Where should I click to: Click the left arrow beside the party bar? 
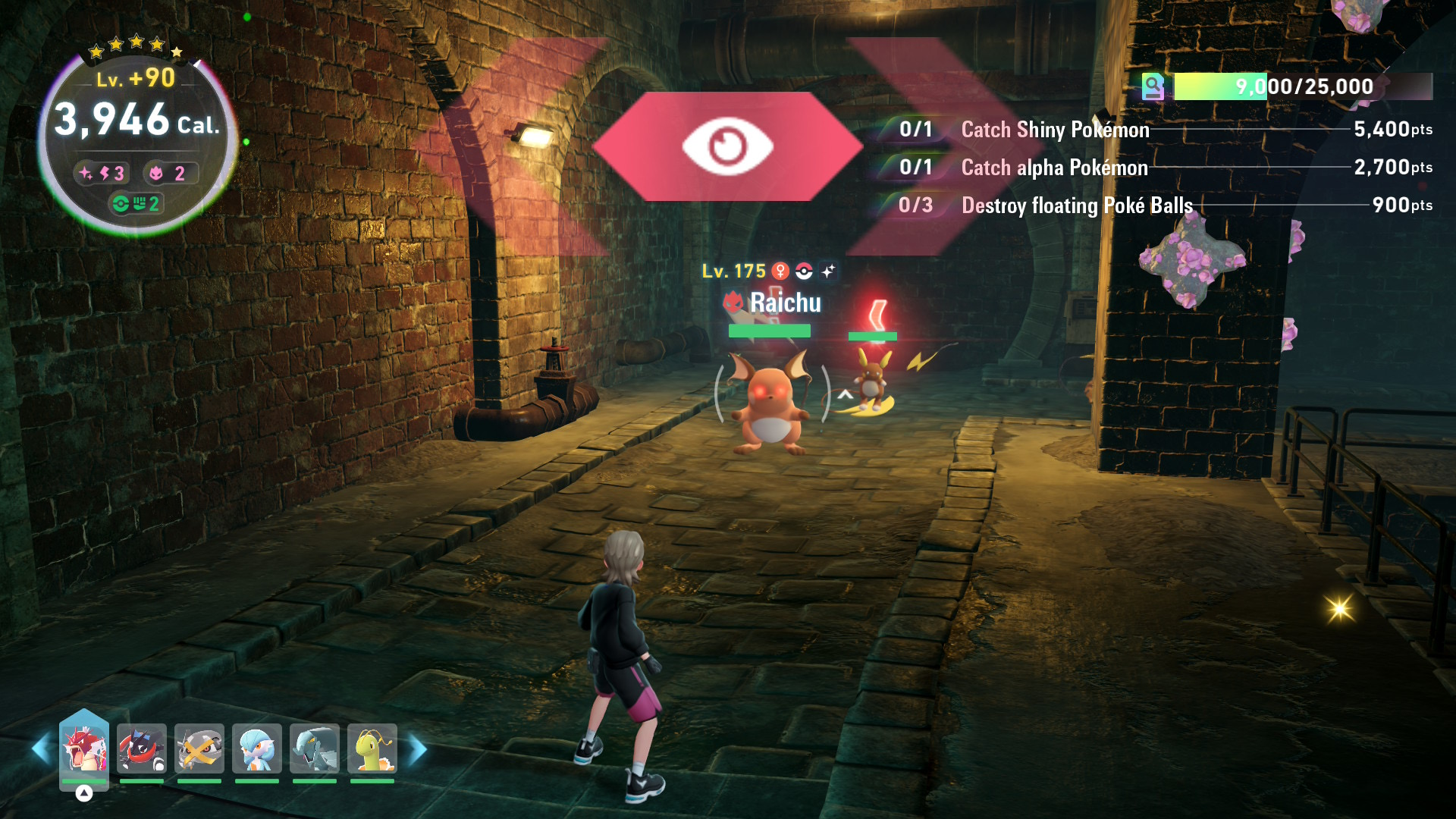click(x=41, y=749)
